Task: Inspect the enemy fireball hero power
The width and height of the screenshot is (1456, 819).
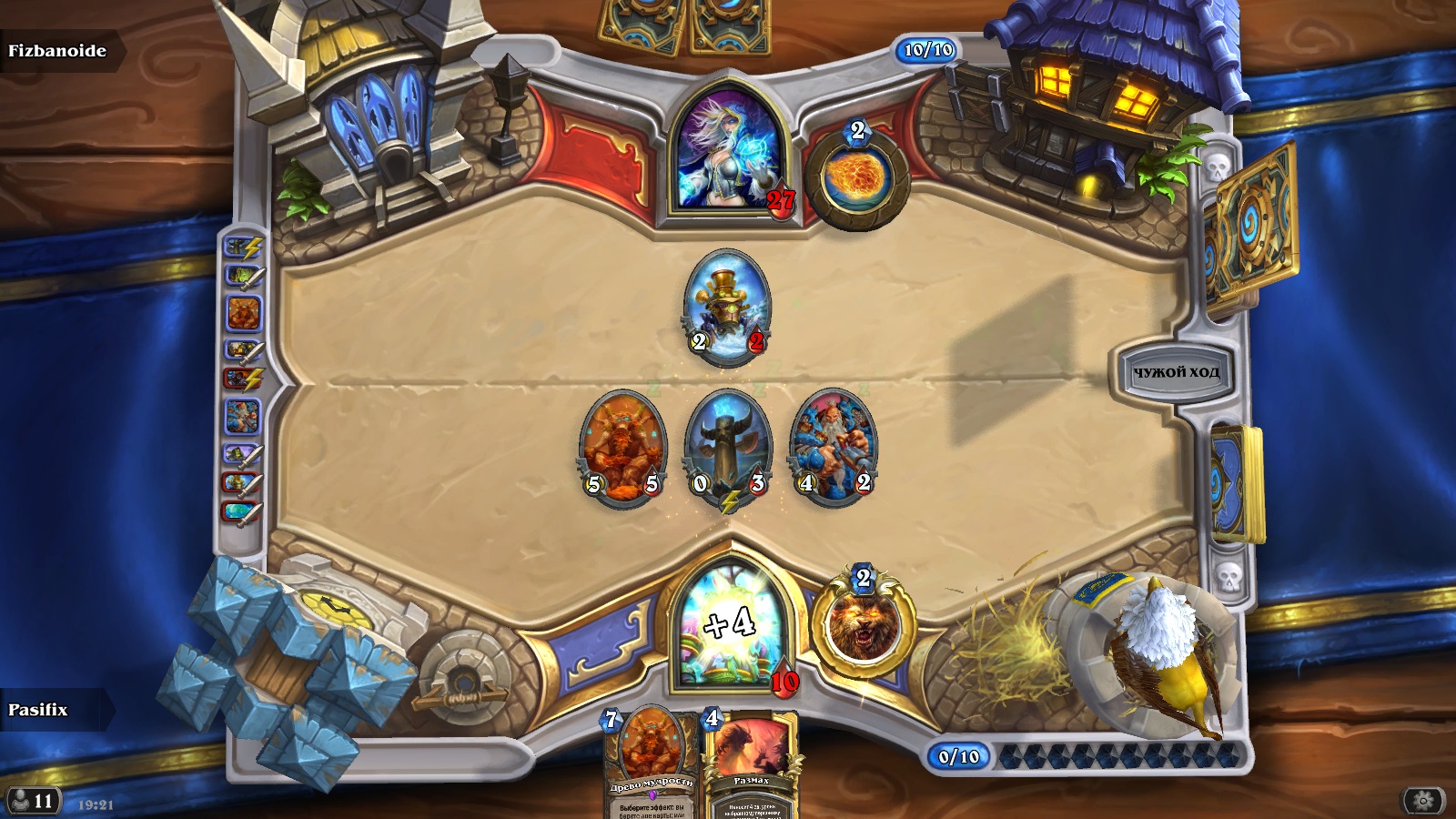Action: coord(855,177)
